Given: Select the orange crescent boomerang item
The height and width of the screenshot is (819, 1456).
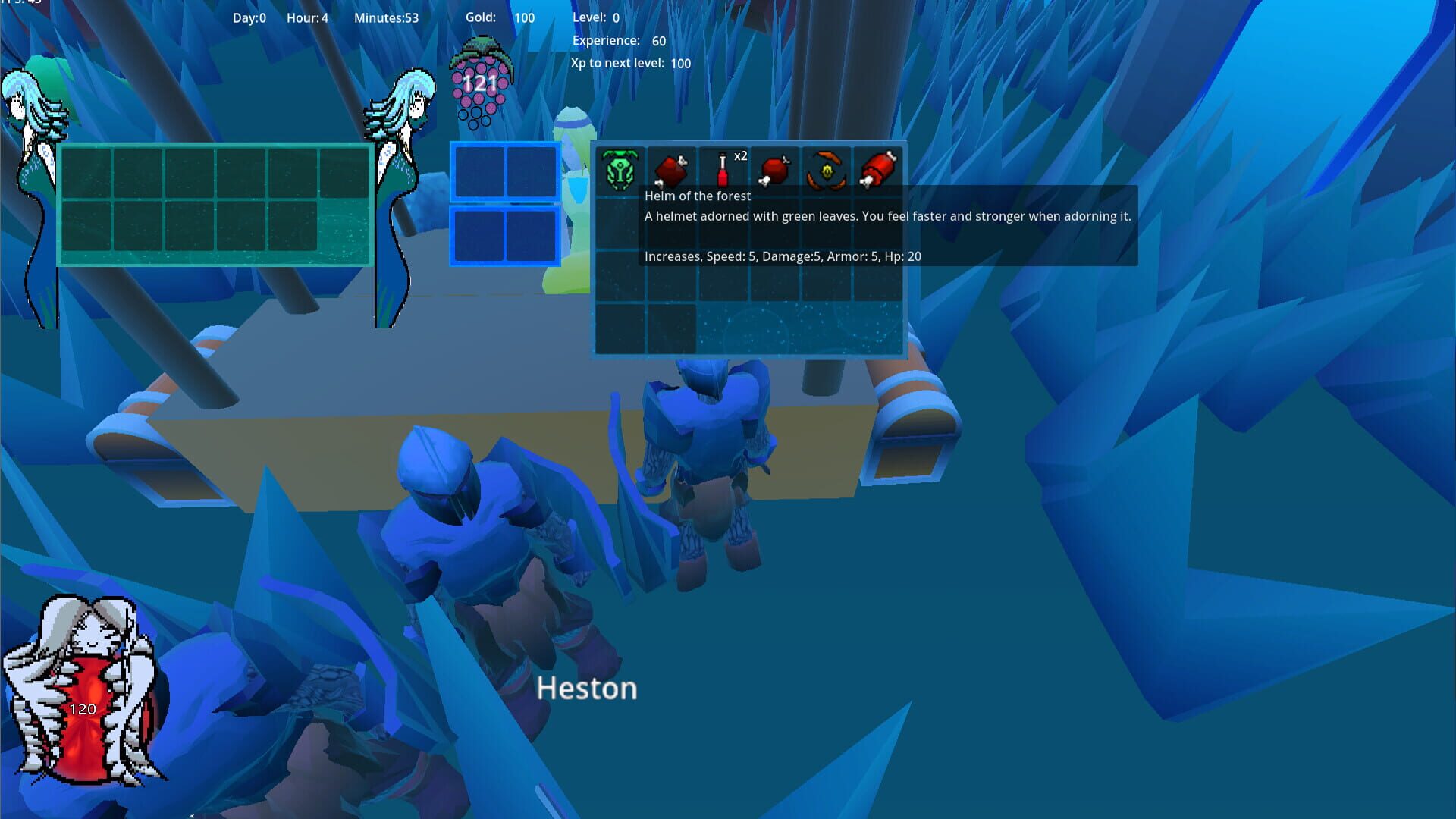Looking at the screenshot, I should [x=827, y=168].
